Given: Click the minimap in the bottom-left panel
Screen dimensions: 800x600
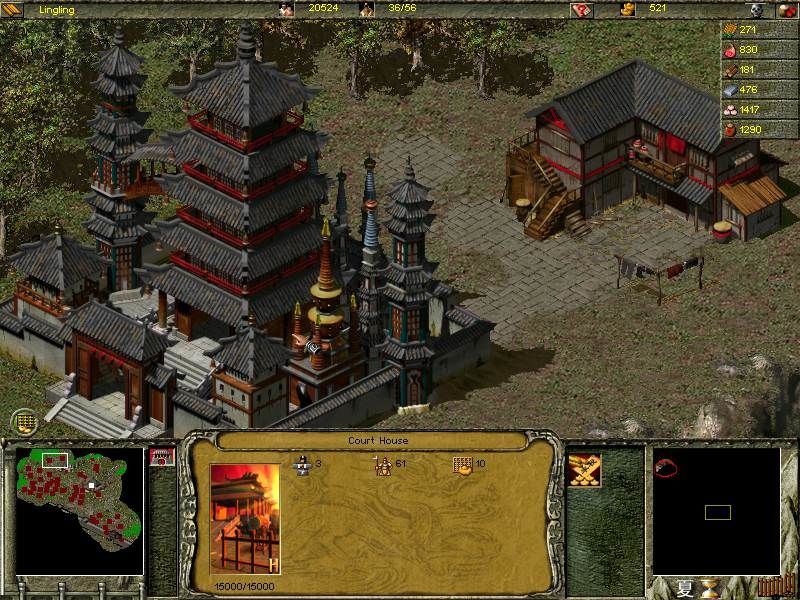Looking at the screenshot, I should click(x=80, y=511).
